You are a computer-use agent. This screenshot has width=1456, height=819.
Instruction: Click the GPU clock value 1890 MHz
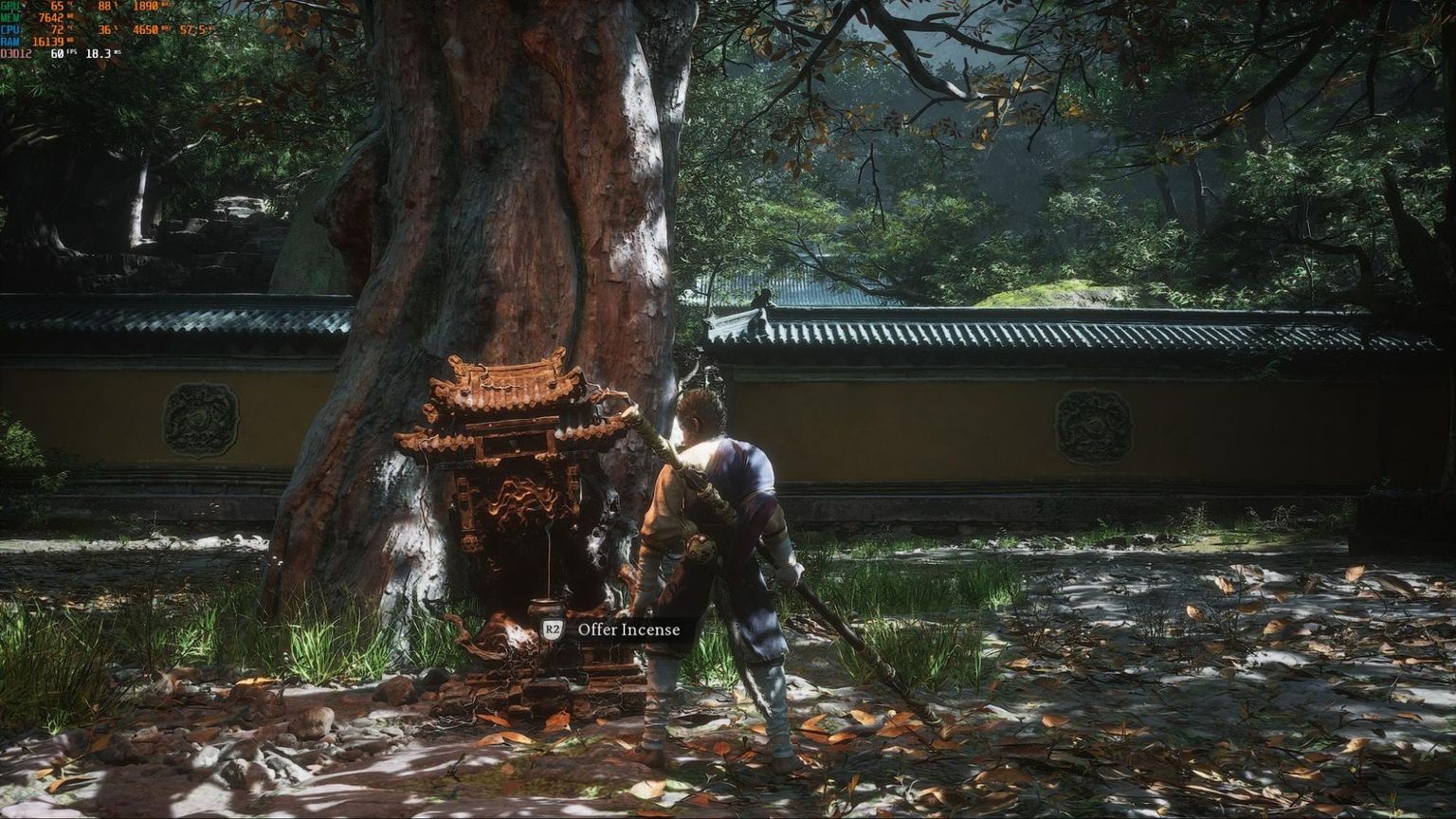pos(147,7)
